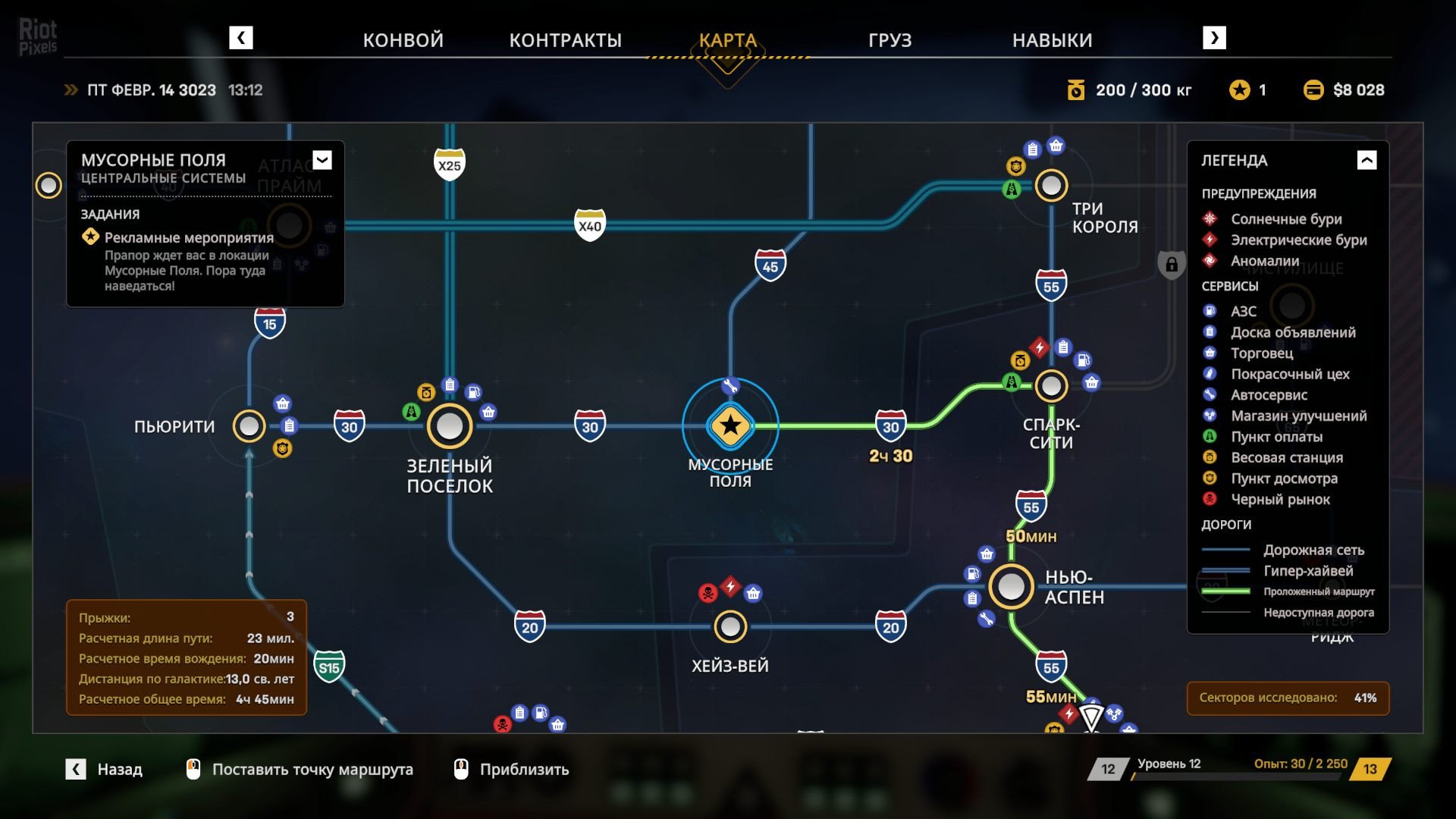Choose the Зеленый Поселок station node
Viewport: 1456px width, 819px height.
[x=450, y=426]
